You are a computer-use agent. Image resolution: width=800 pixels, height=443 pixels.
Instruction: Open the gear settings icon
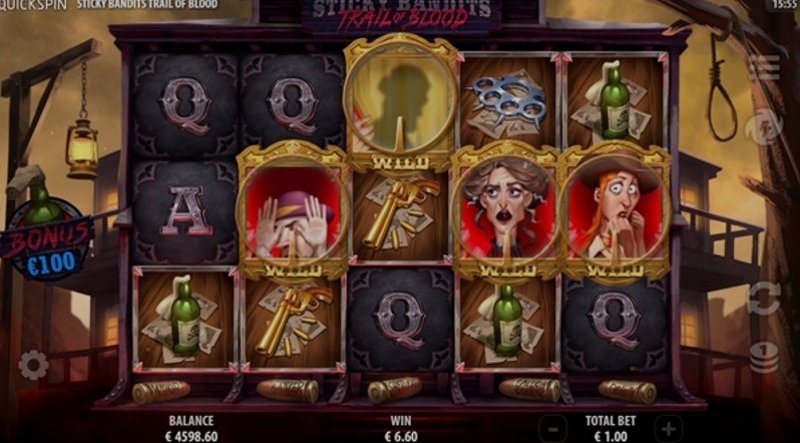tap(33, 365)
